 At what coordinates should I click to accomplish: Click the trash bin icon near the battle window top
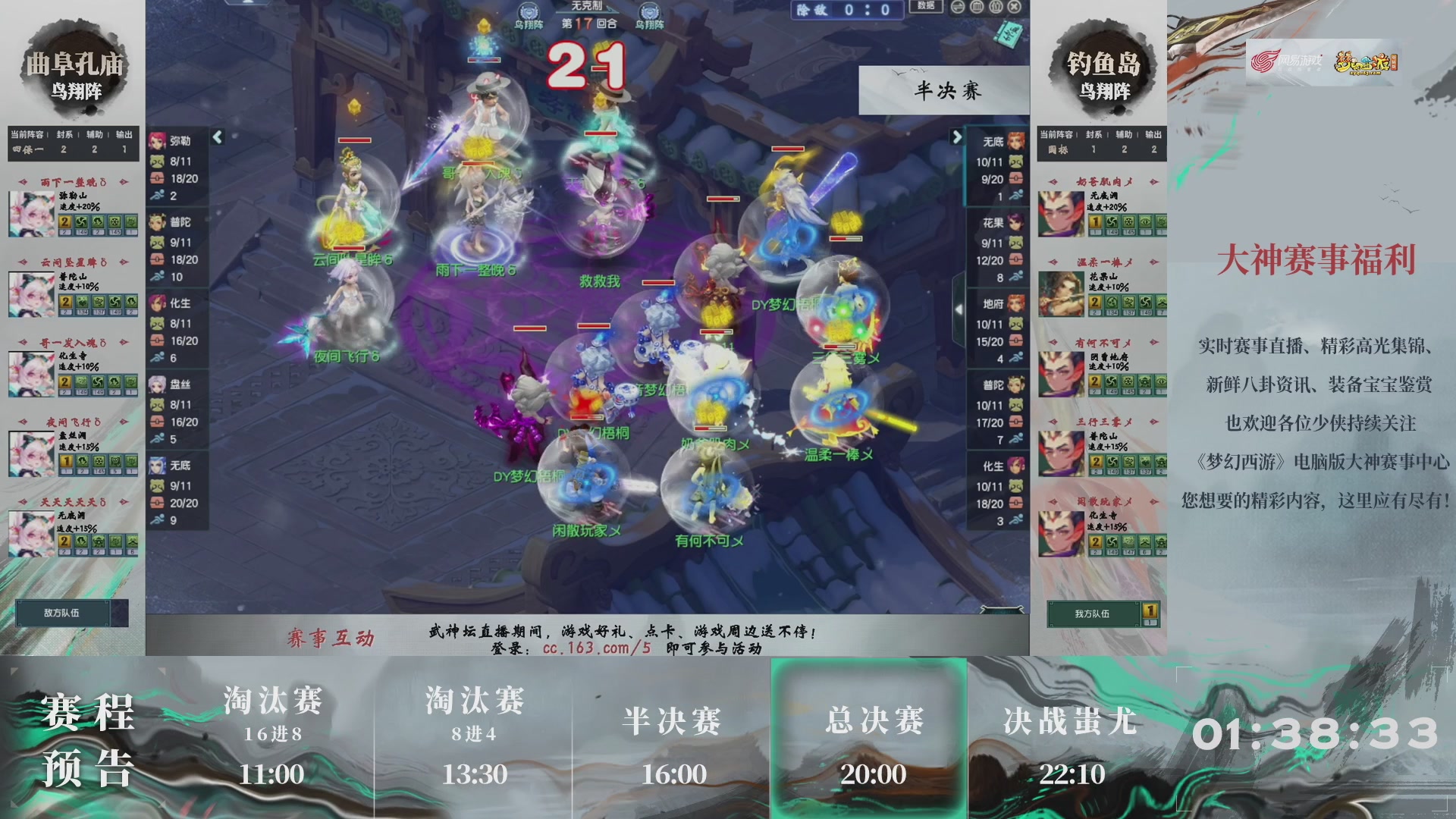[975, 7]
